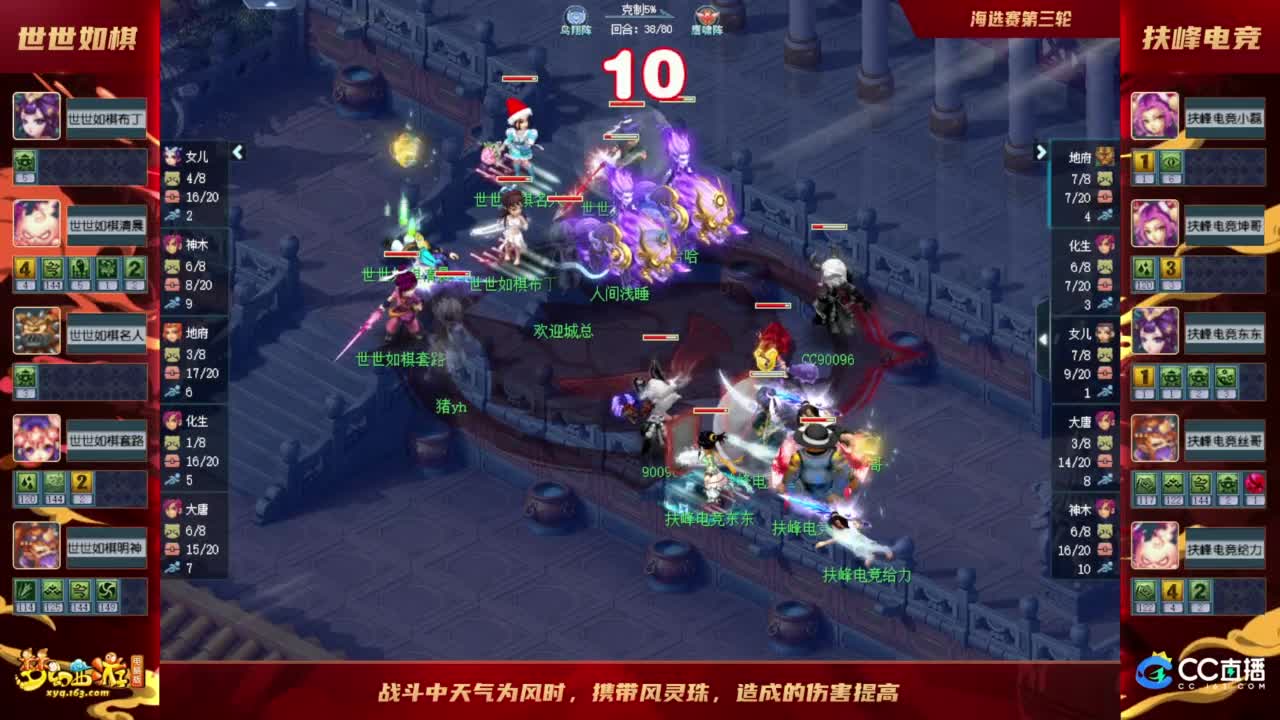Select the numbered '4' buff icon under 世世如棋清晨

pyautogui.click(x=23, y=270)
